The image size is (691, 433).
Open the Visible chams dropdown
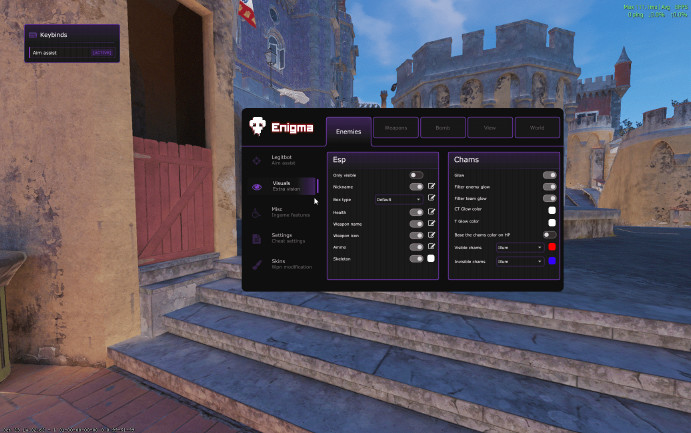[520, 246]
